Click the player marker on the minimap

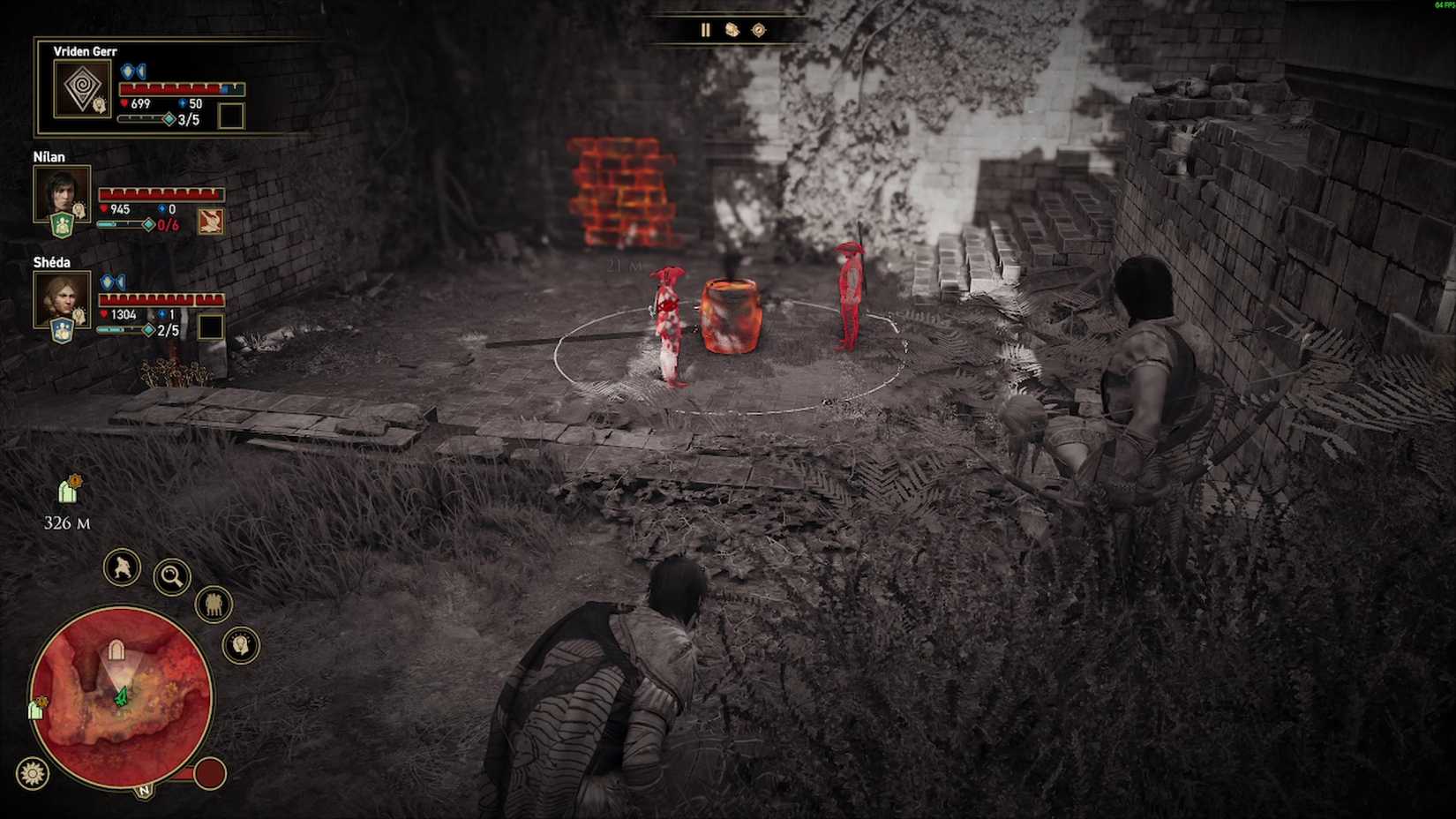120,697
